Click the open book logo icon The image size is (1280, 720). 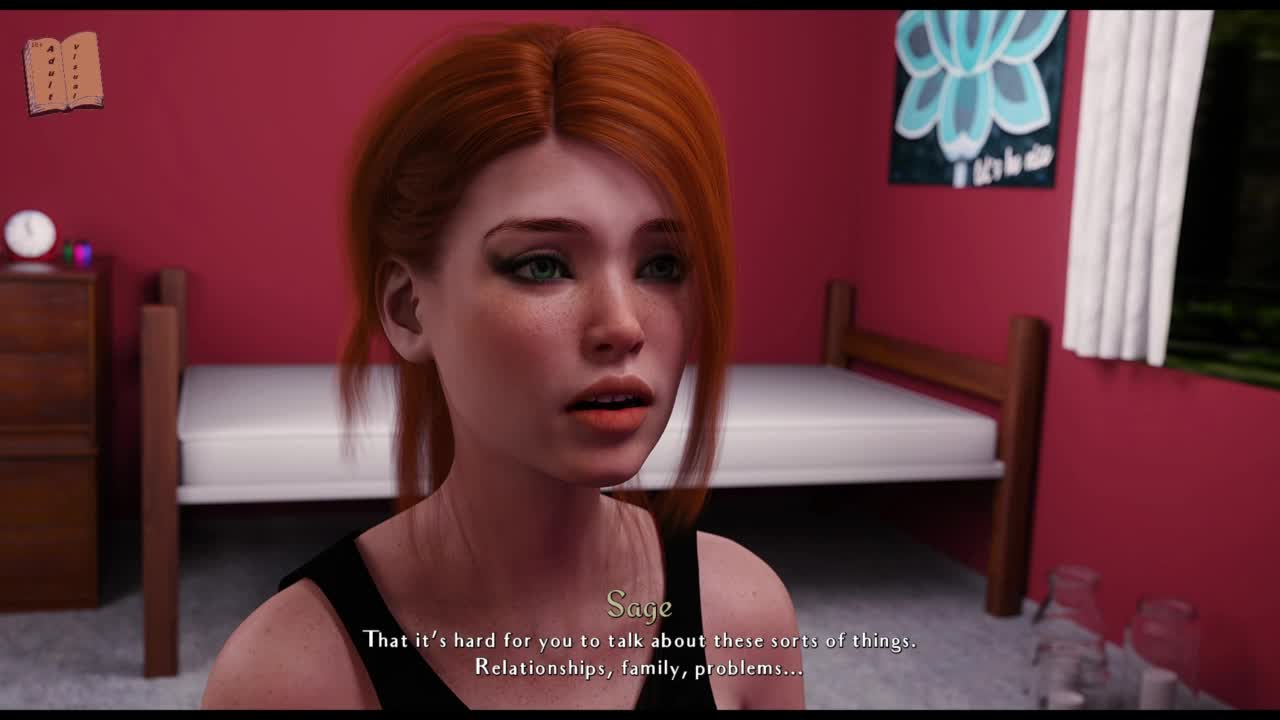coord(63,73)
